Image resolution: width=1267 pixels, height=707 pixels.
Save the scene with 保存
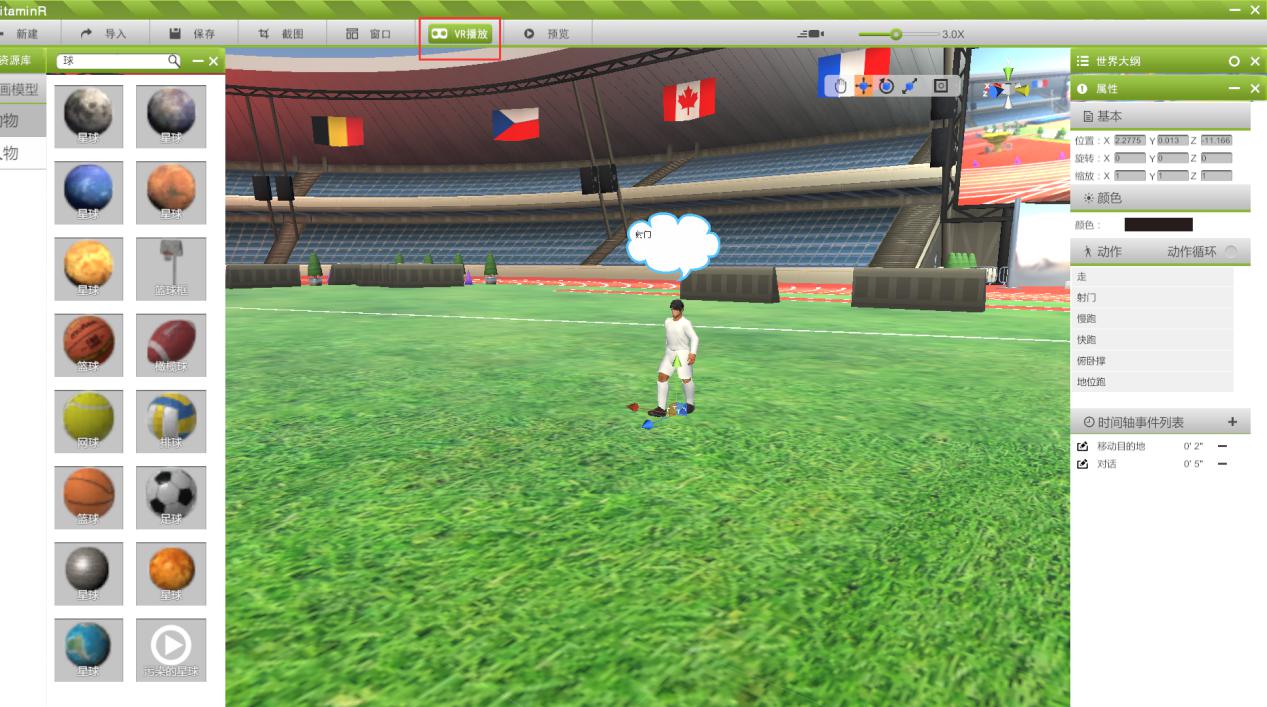pos(192,34)
